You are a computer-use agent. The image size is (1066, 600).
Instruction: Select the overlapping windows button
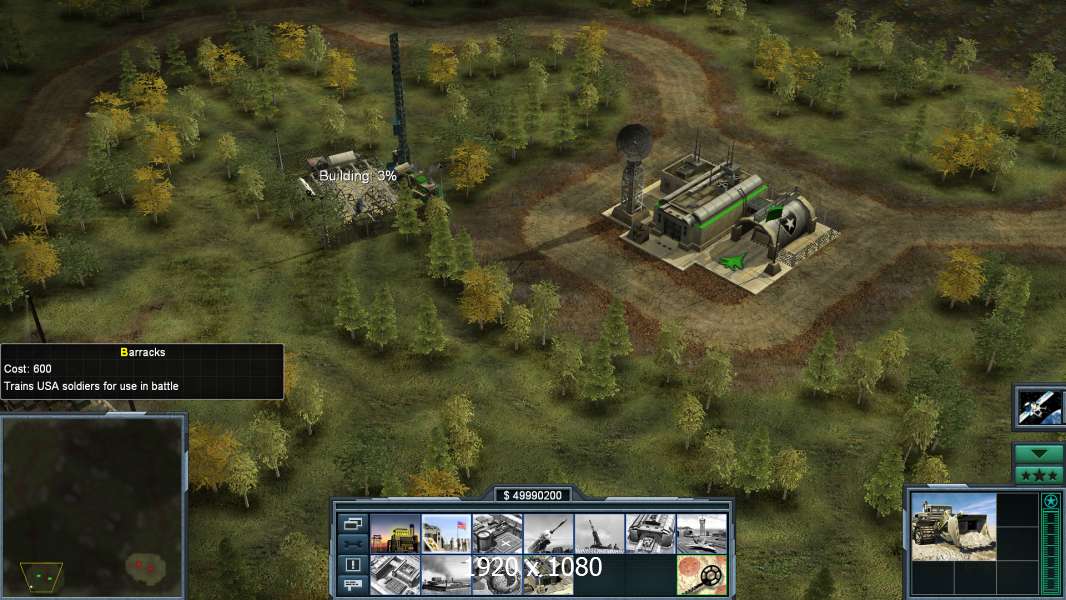pyautogui.click(x=353, y=523)
